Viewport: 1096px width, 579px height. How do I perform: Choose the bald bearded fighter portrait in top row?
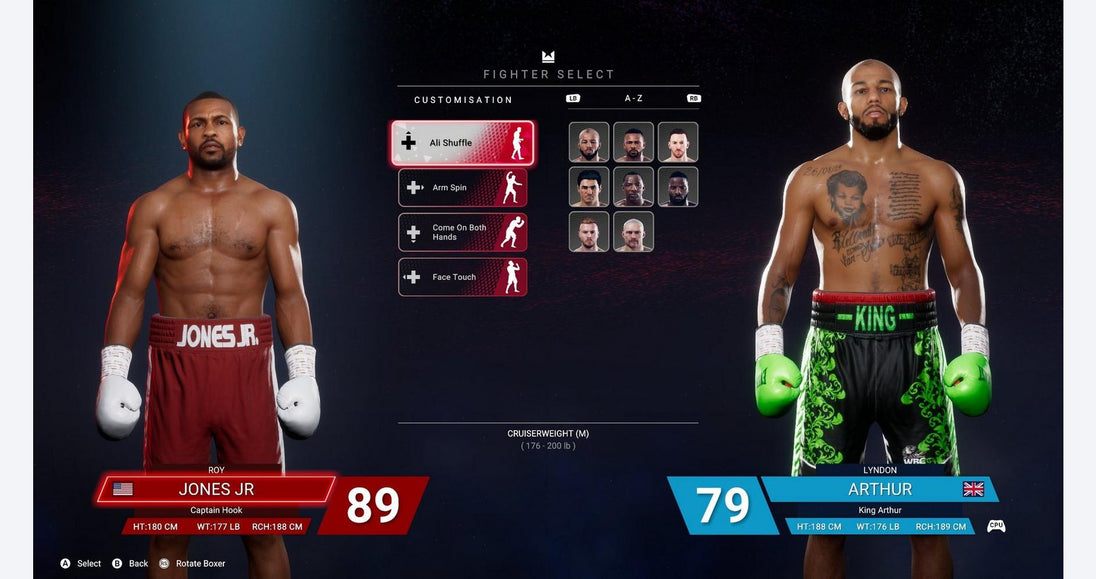[589, 142]
